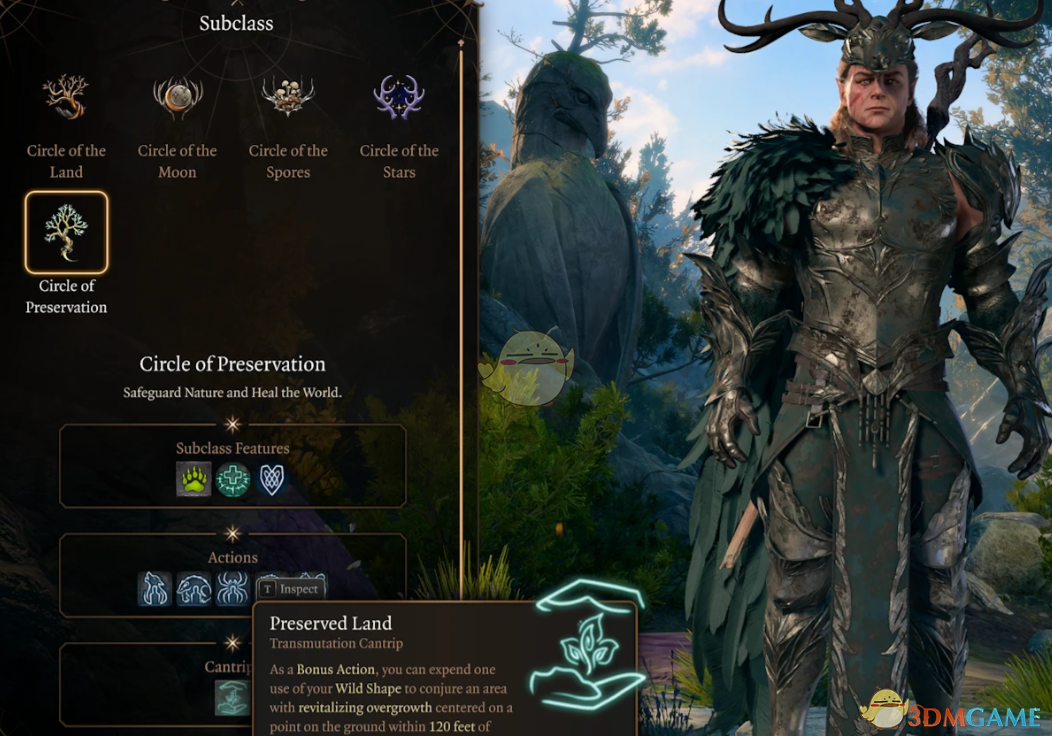Inspect the woven heart subclass feature
The image size is (1052, 736).
coord(272,480)
